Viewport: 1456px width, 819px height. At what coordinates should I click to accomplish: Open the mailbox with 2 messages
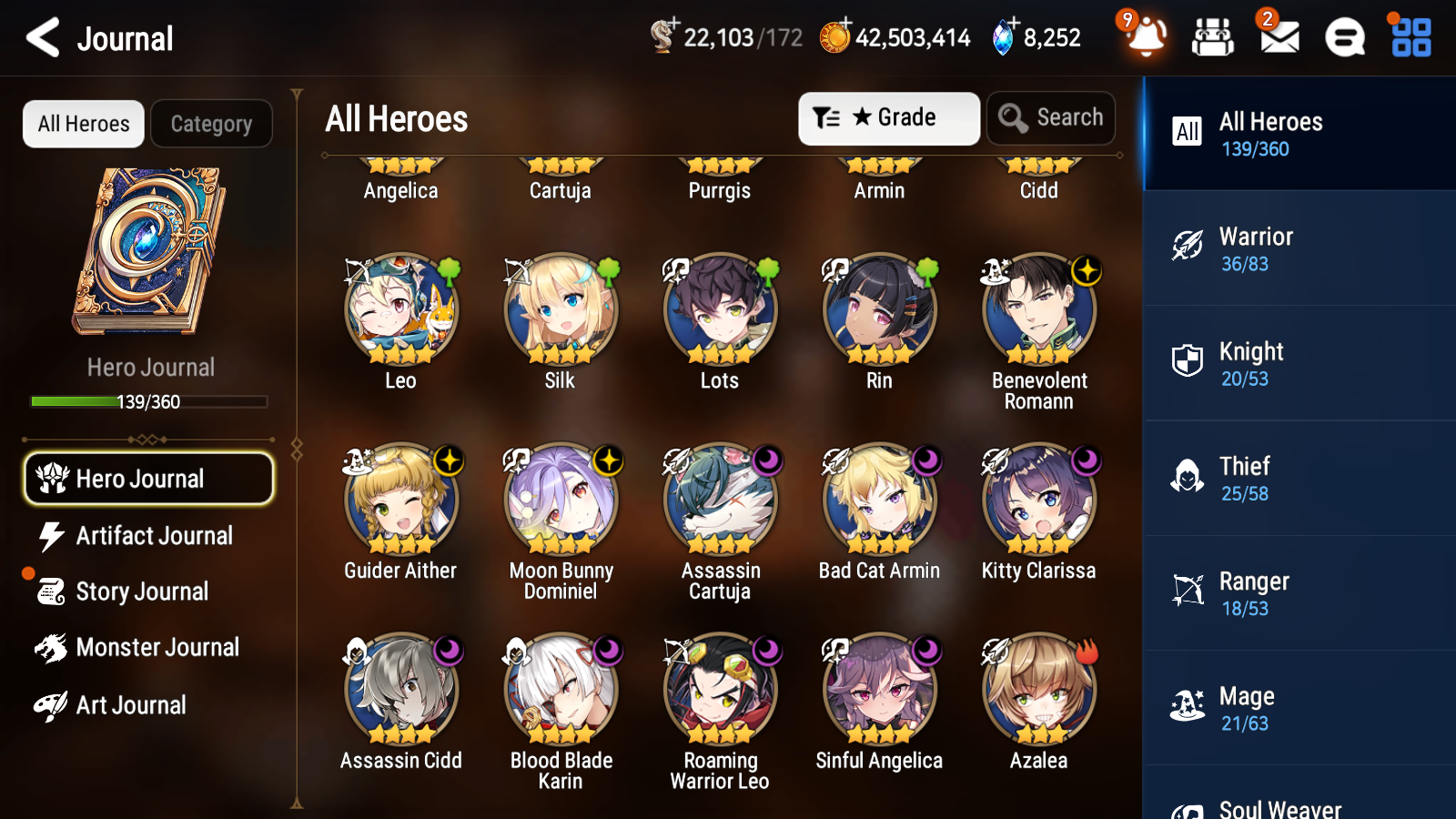click(x=1277, y=38)
